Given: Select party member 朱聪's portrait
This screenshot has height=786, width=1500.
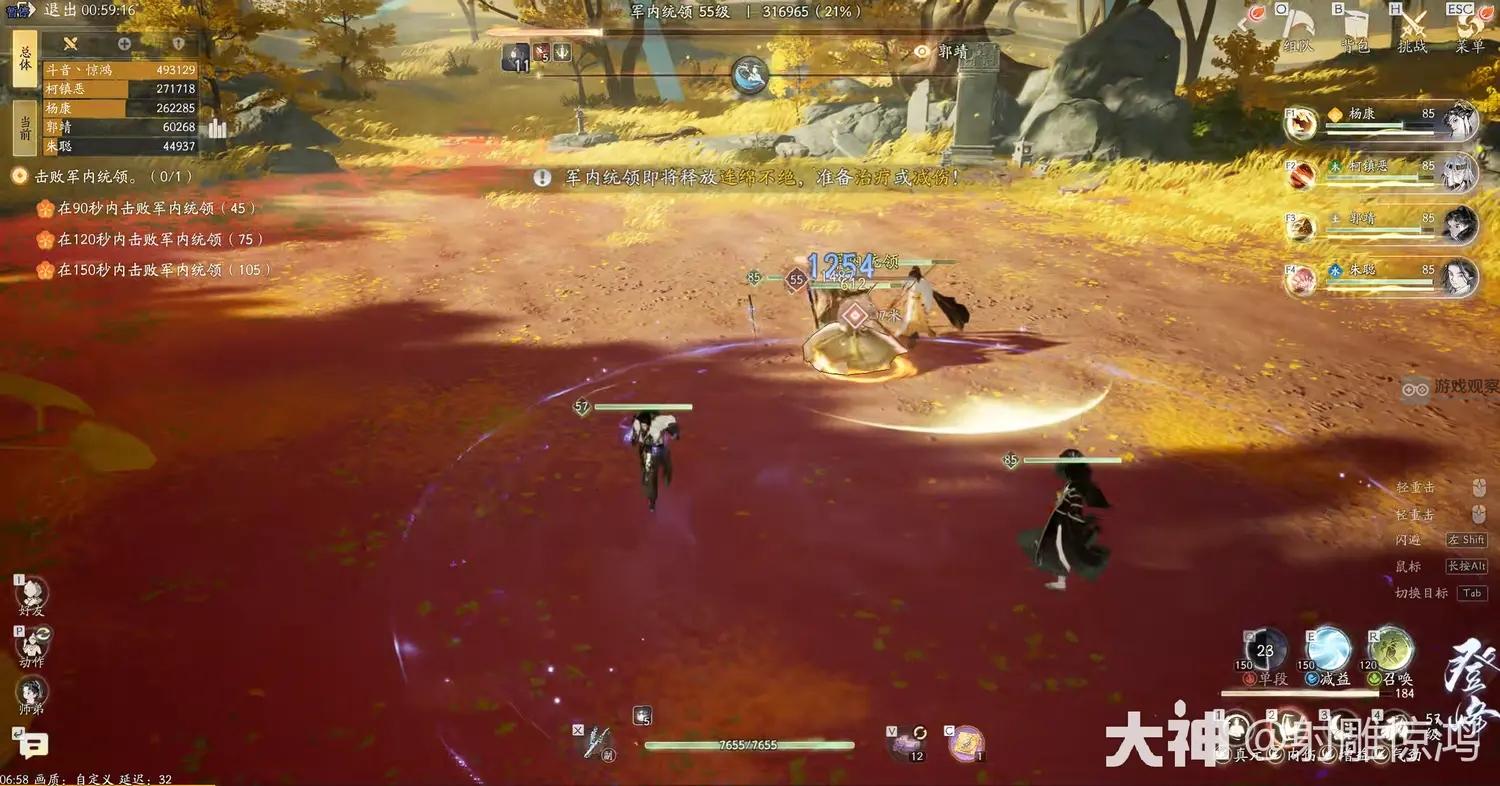Looking at the screenshot, I should [1459, 278].
